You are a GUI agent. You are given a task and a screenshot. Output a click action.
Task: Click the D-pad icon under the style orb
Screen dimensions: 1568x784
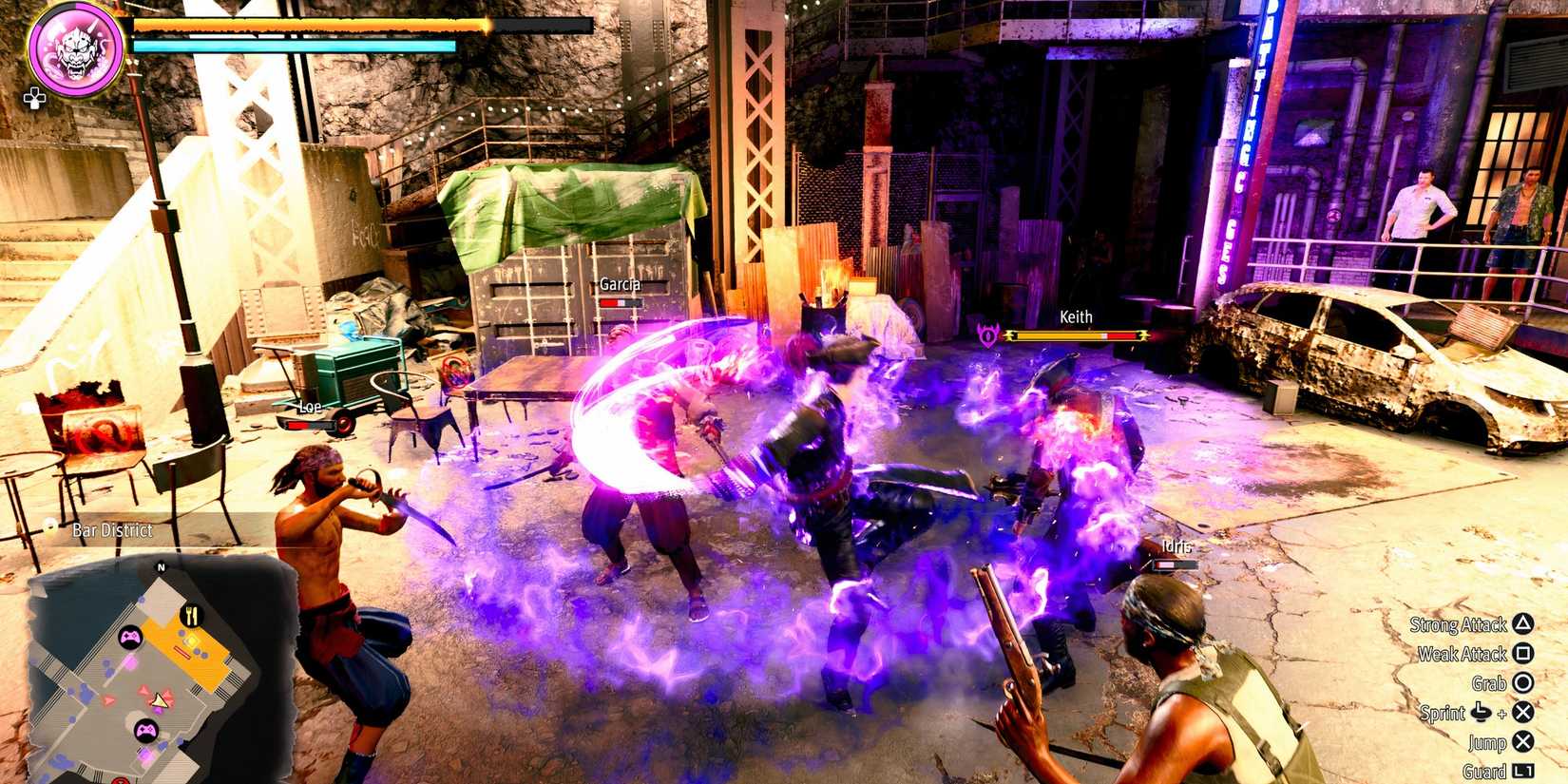click(36, 98)
